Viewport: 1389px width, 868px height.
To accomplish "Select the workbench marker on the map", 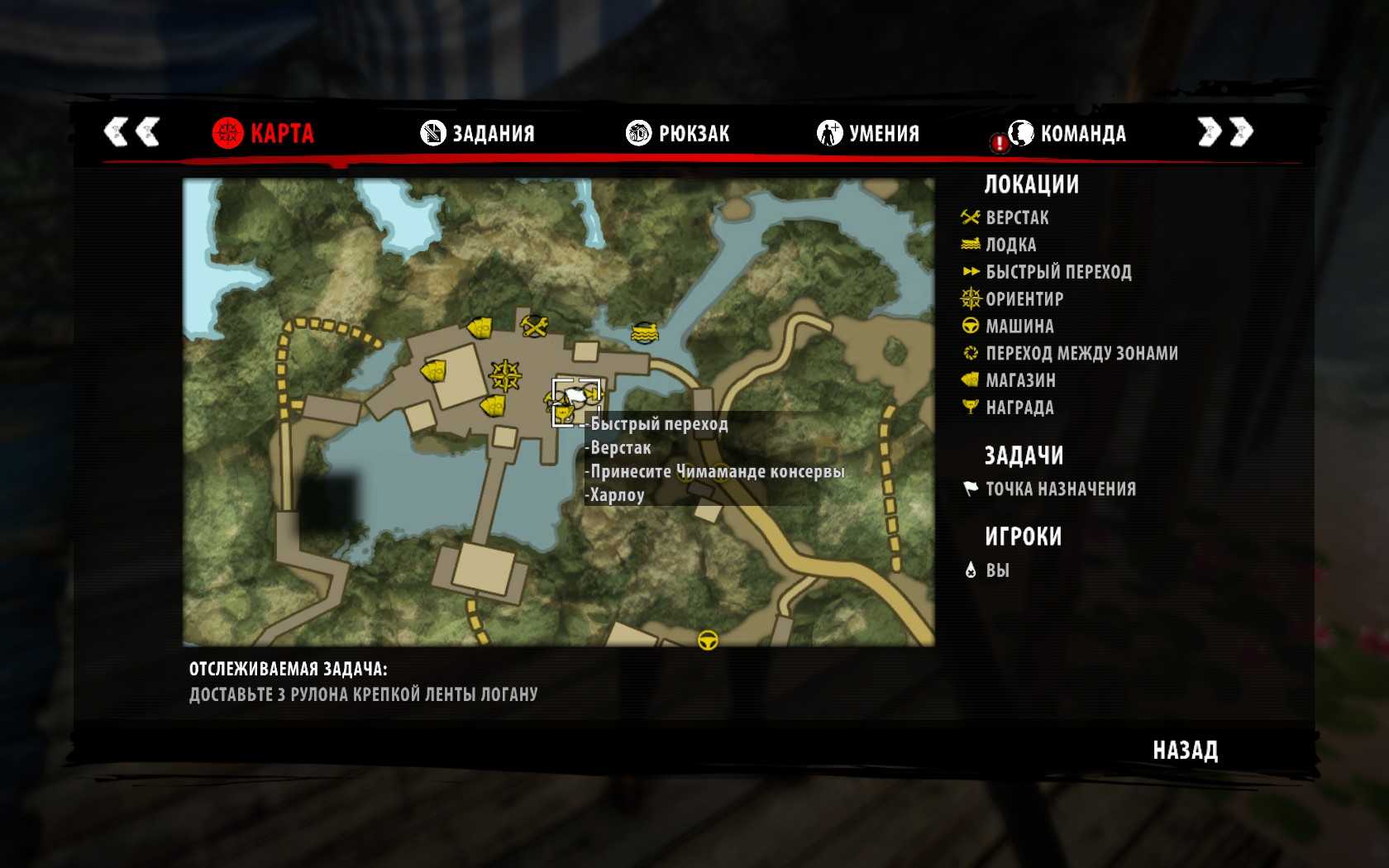I will coord(535,326).
